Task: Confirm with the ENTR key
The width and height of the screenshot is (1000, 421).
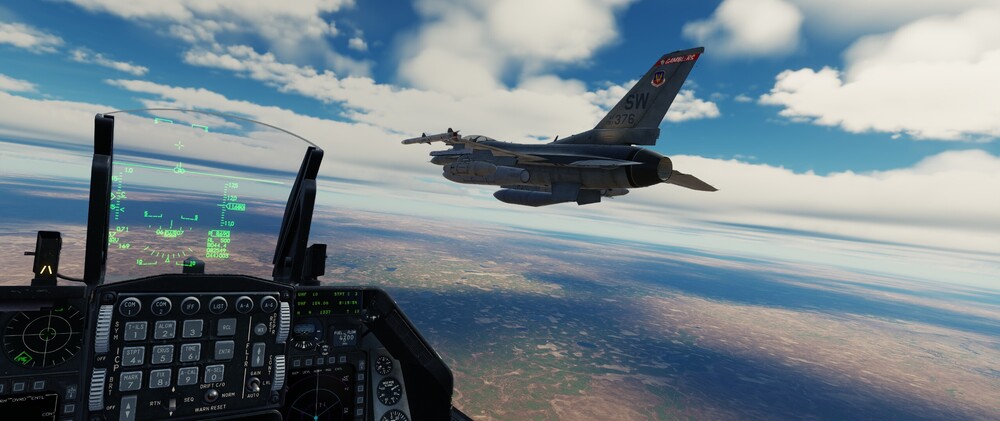Action: (x=224, y=350)
